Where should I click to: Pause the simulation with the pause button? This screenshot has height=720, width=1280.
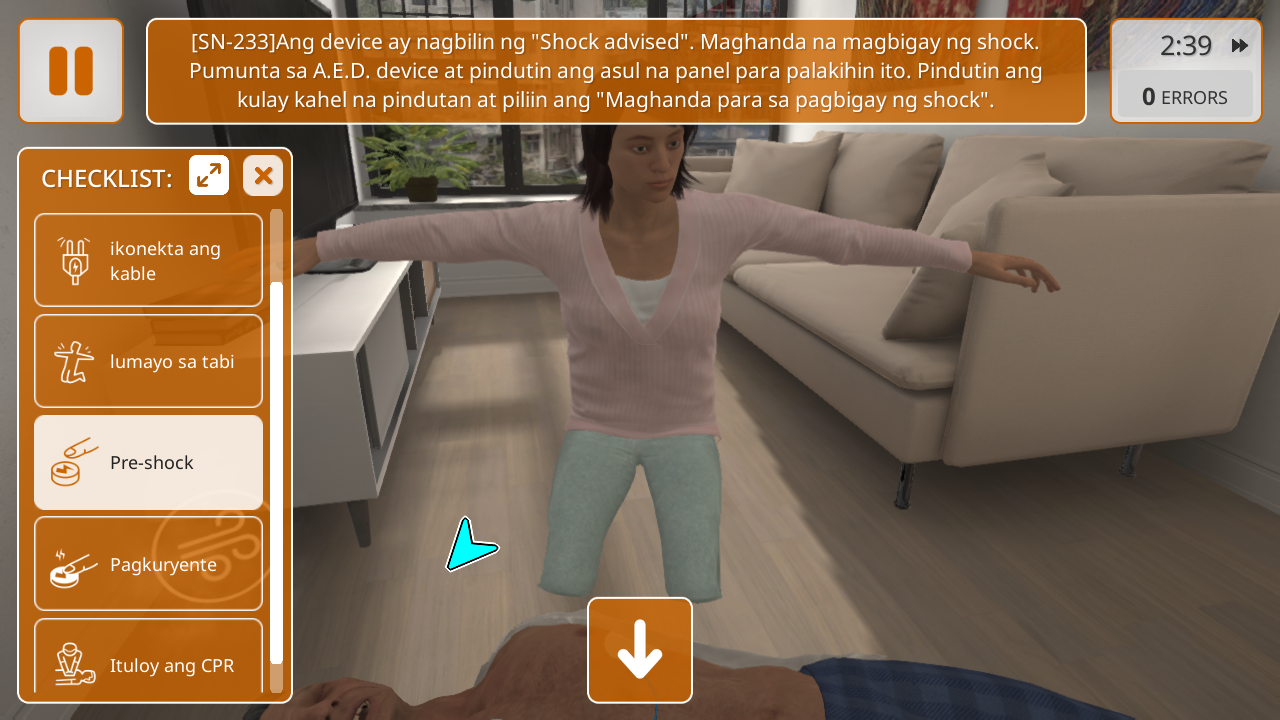[x=71, y=71]
